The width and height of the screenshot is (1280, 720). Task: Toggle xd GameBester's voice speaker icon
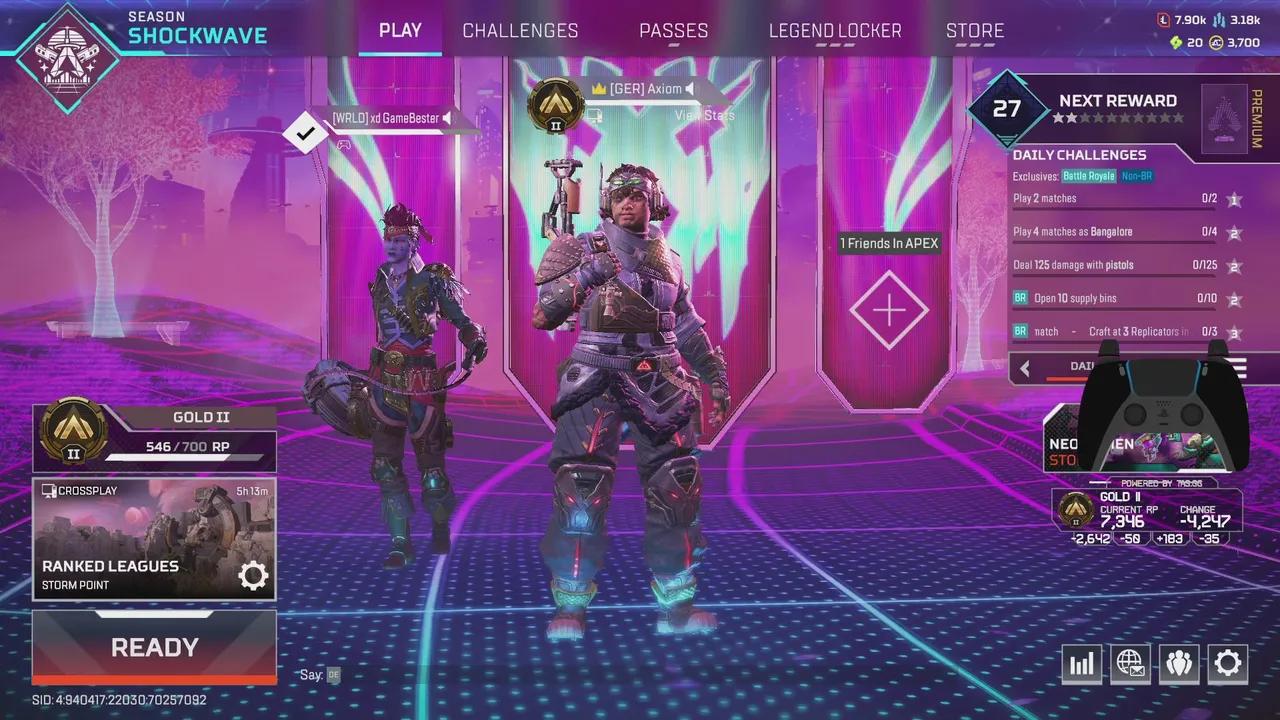tap(449, 118)
